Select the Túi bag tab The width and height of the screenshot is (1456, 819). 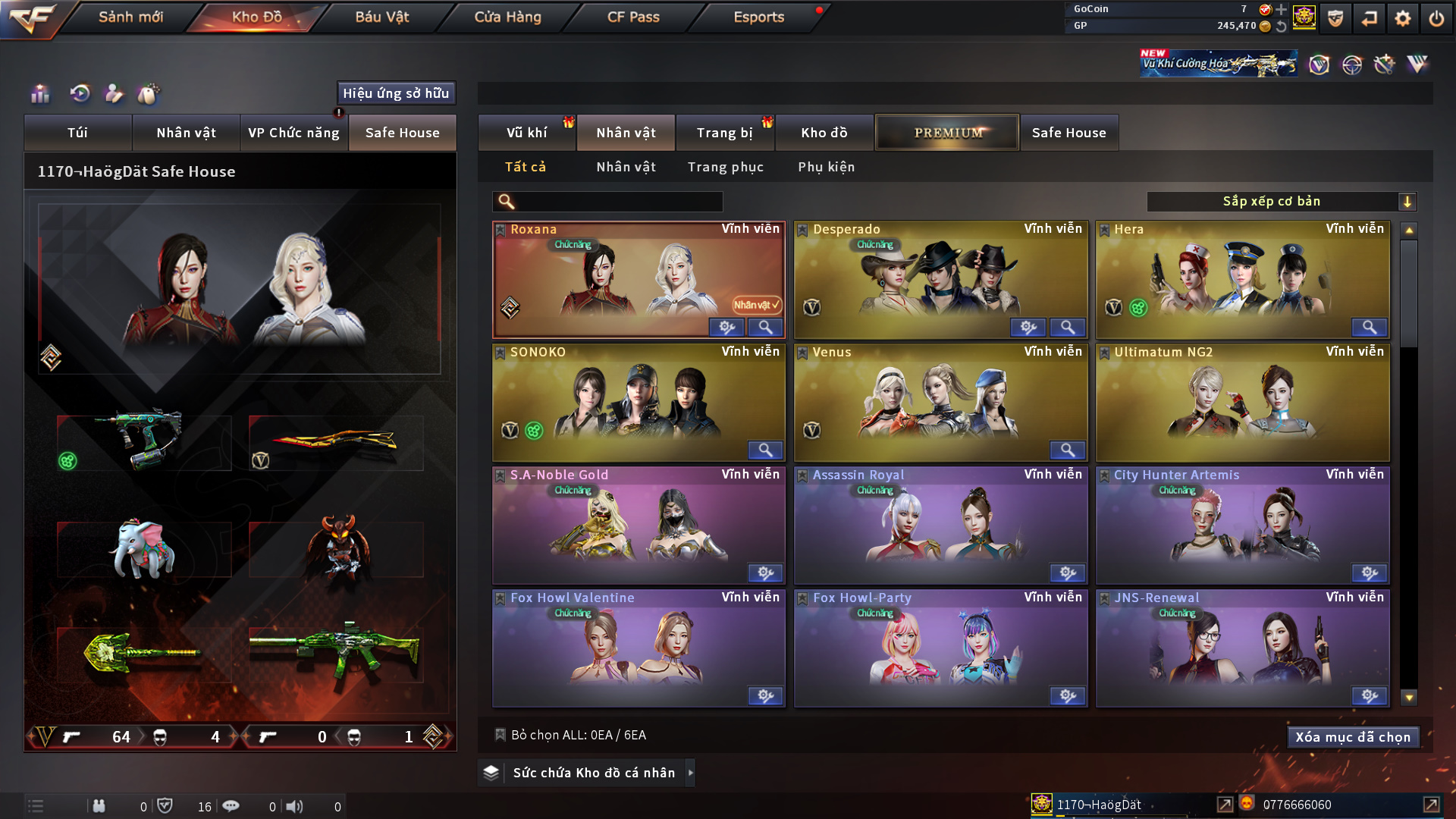pos(78,133)
